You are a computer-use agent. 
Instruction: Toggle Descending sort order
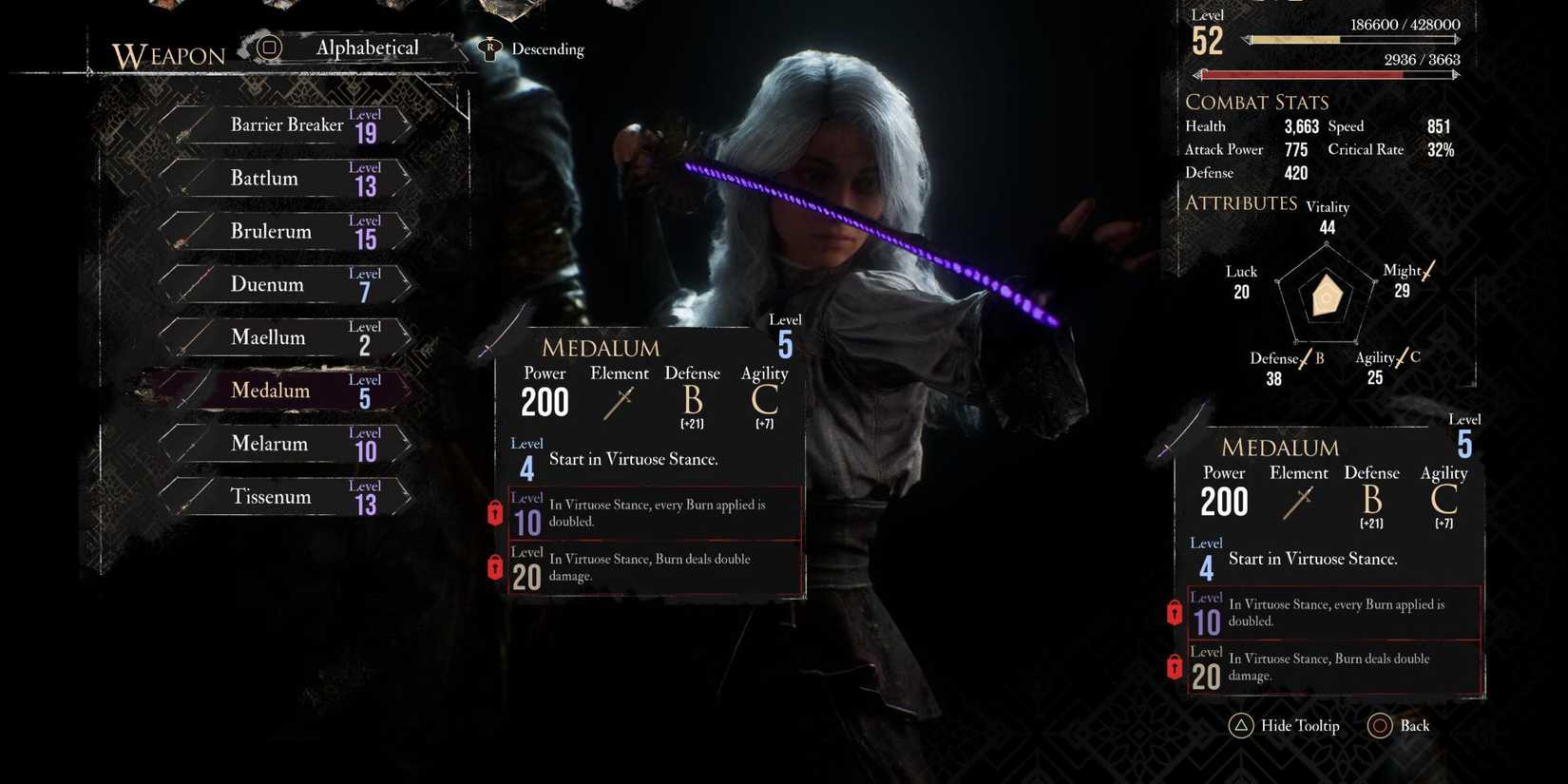pyautogui.click(x=547, y=48)
